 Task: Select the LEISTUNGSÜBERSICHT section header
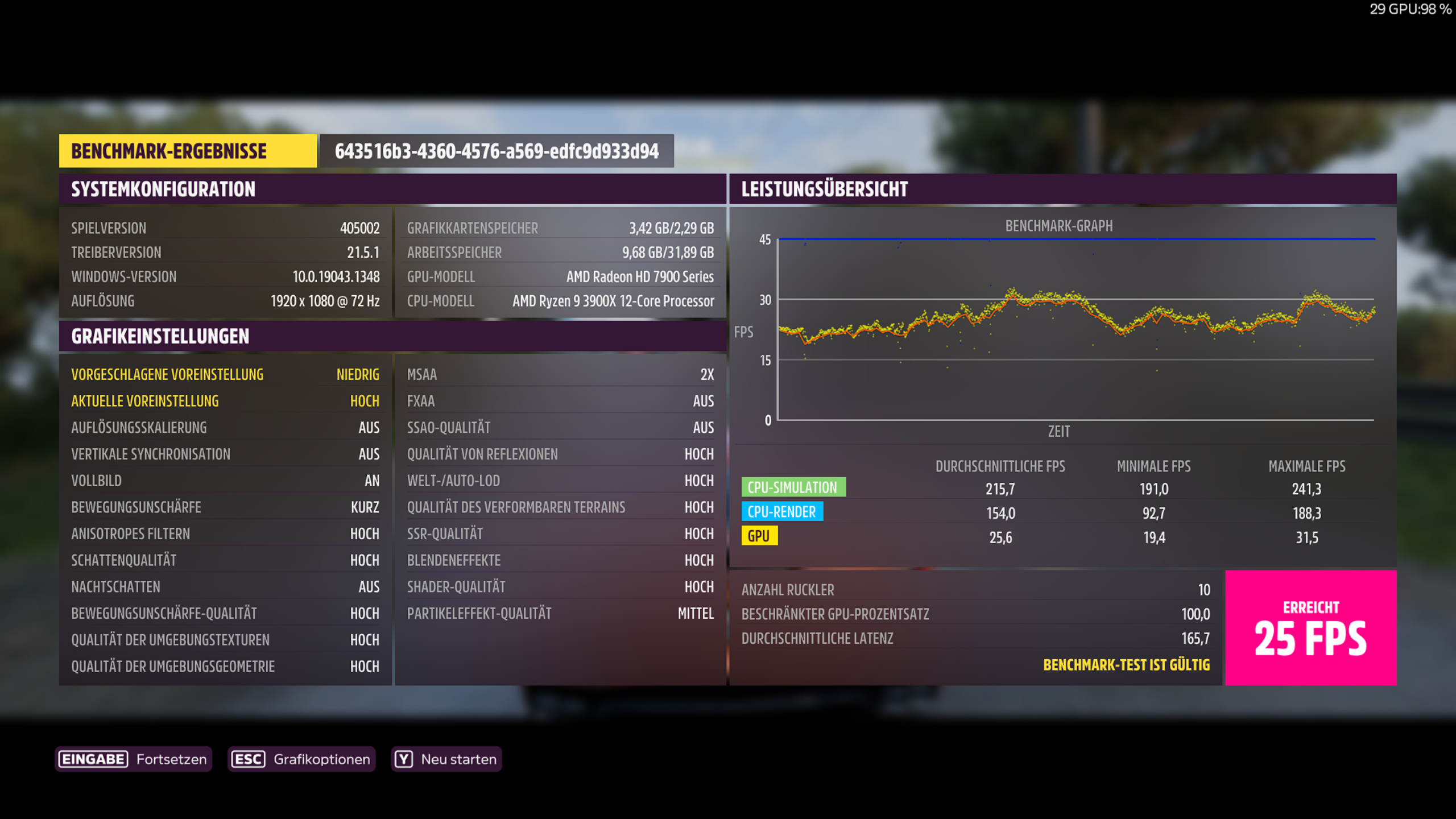tap(824, 189)
